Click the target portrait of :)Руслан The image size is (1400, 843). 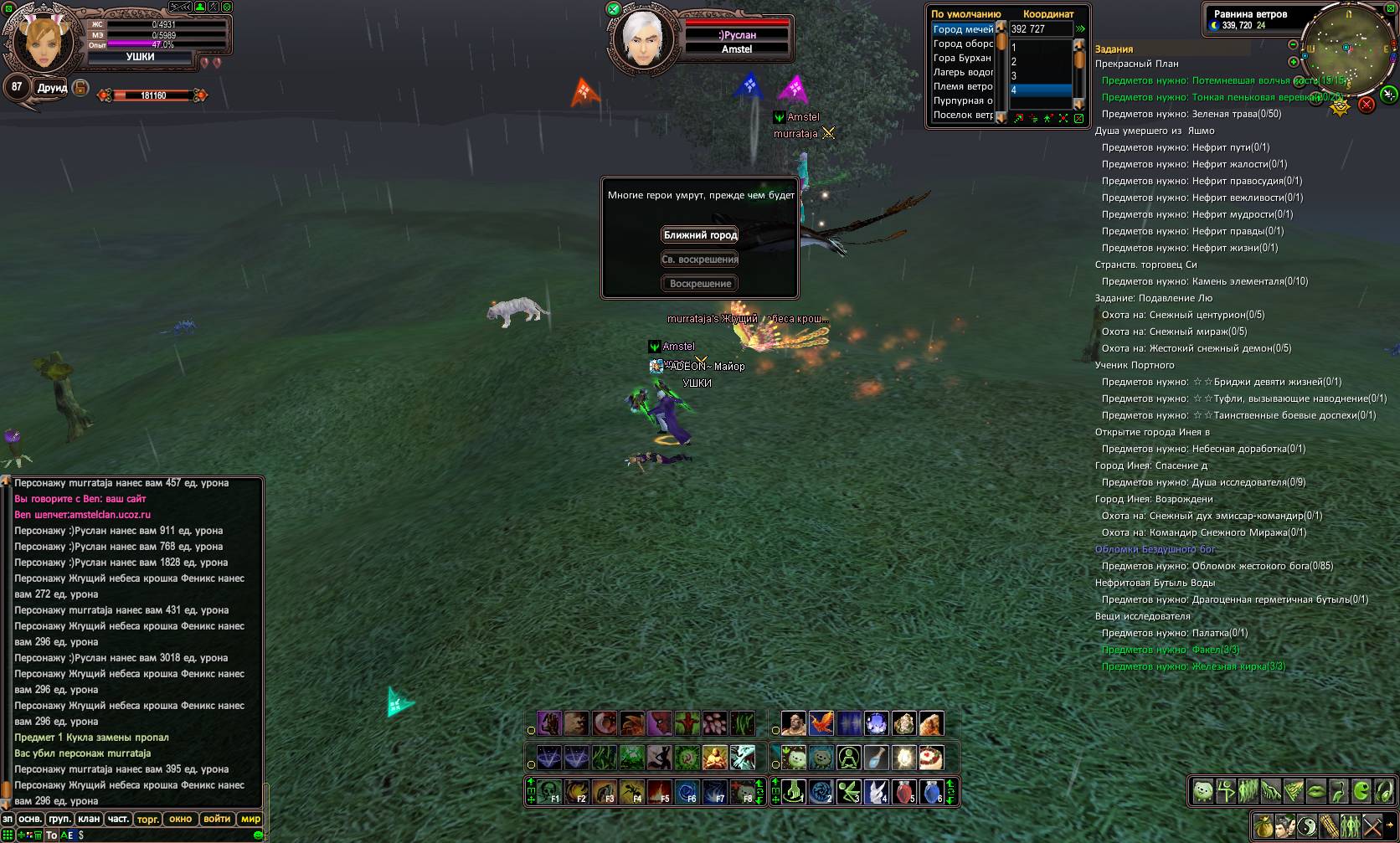[x=644, y=38]
